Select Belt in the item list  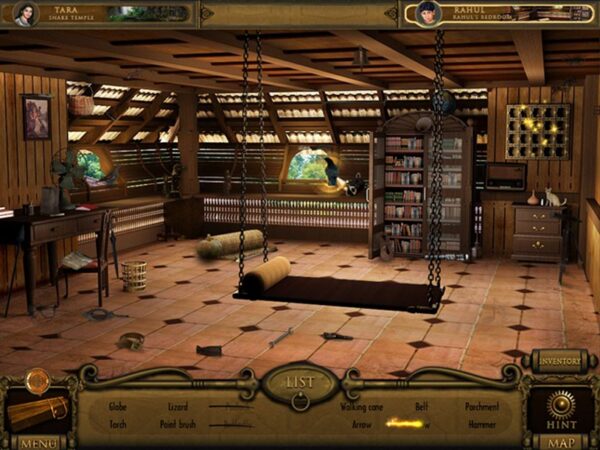point(423,407)
